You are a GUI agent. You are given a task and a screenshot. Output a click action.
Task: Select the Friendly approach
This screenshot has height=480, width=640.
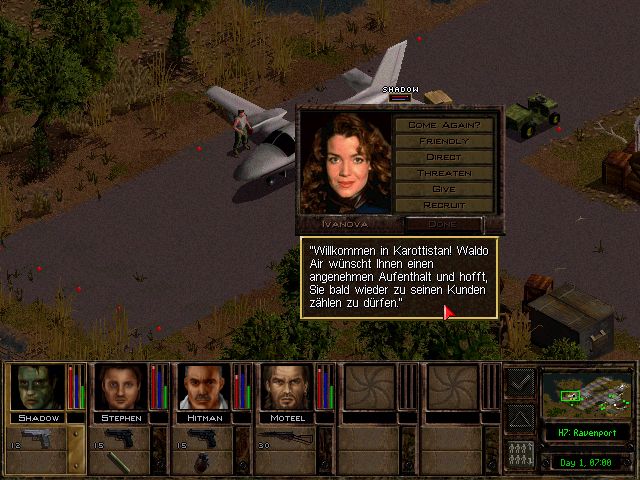pos(444,141)
